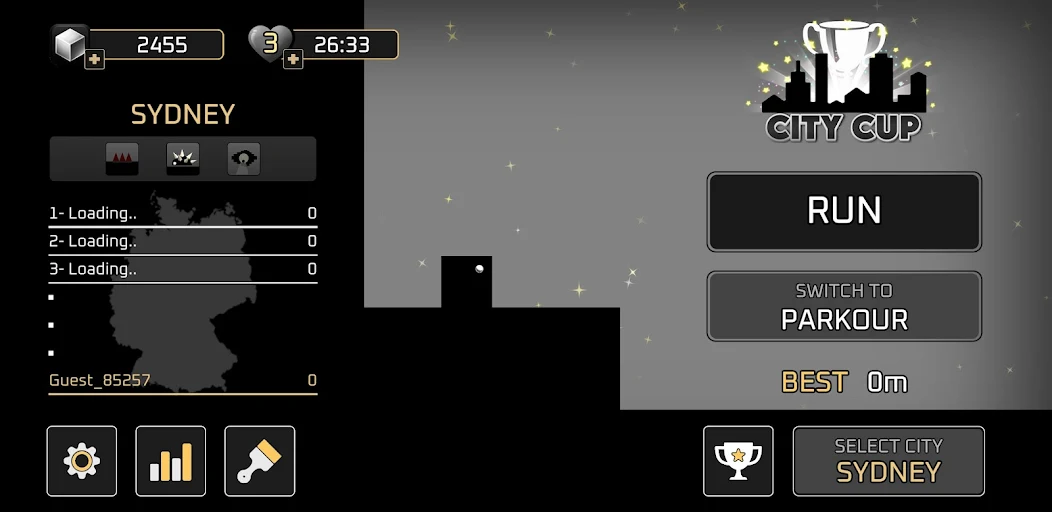
Task: Start the game with the RUN button
Action: [844, 211]
